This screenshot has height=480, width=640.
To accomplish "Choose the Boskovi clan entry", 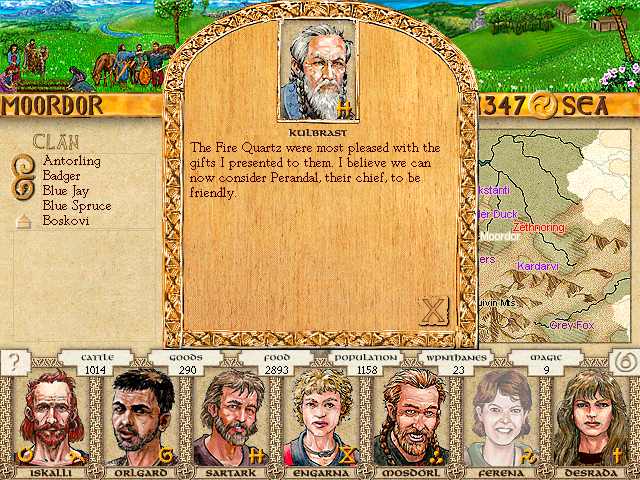I will pos(66,220).
